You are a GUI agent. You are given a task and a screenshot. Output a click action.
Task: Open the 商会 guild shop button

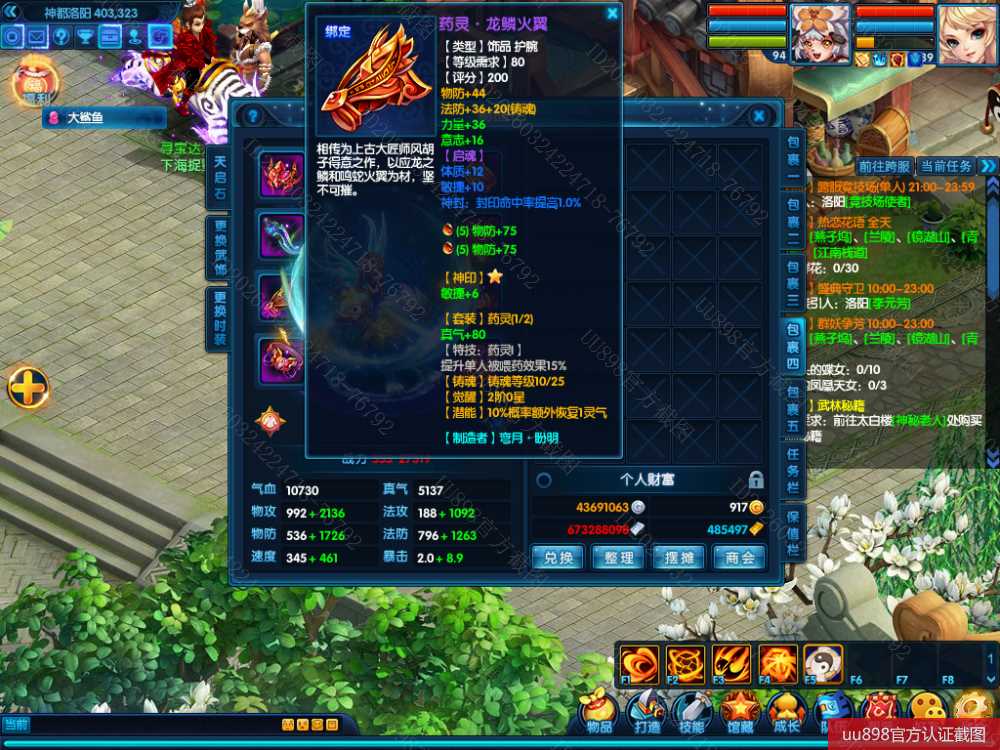coord(740,558)
